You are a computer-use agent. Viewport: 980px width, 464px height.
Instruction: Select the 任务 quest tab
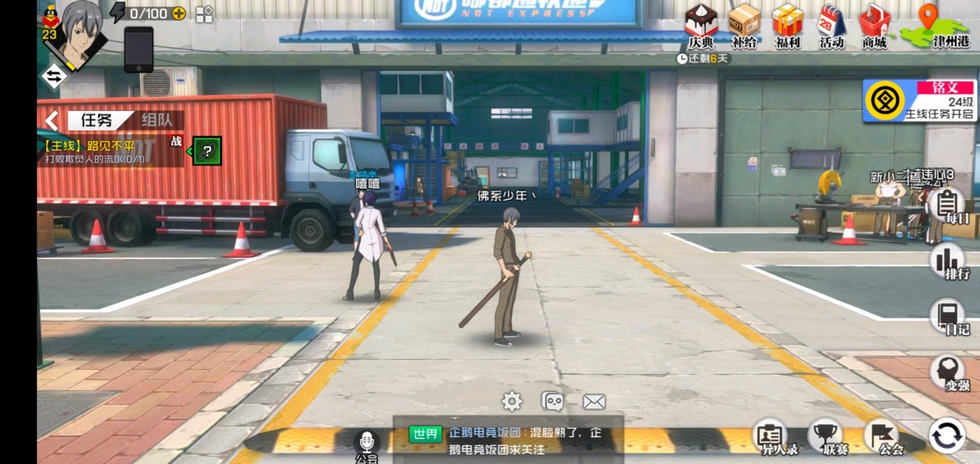pyautogui.click(x=96, y=120)
